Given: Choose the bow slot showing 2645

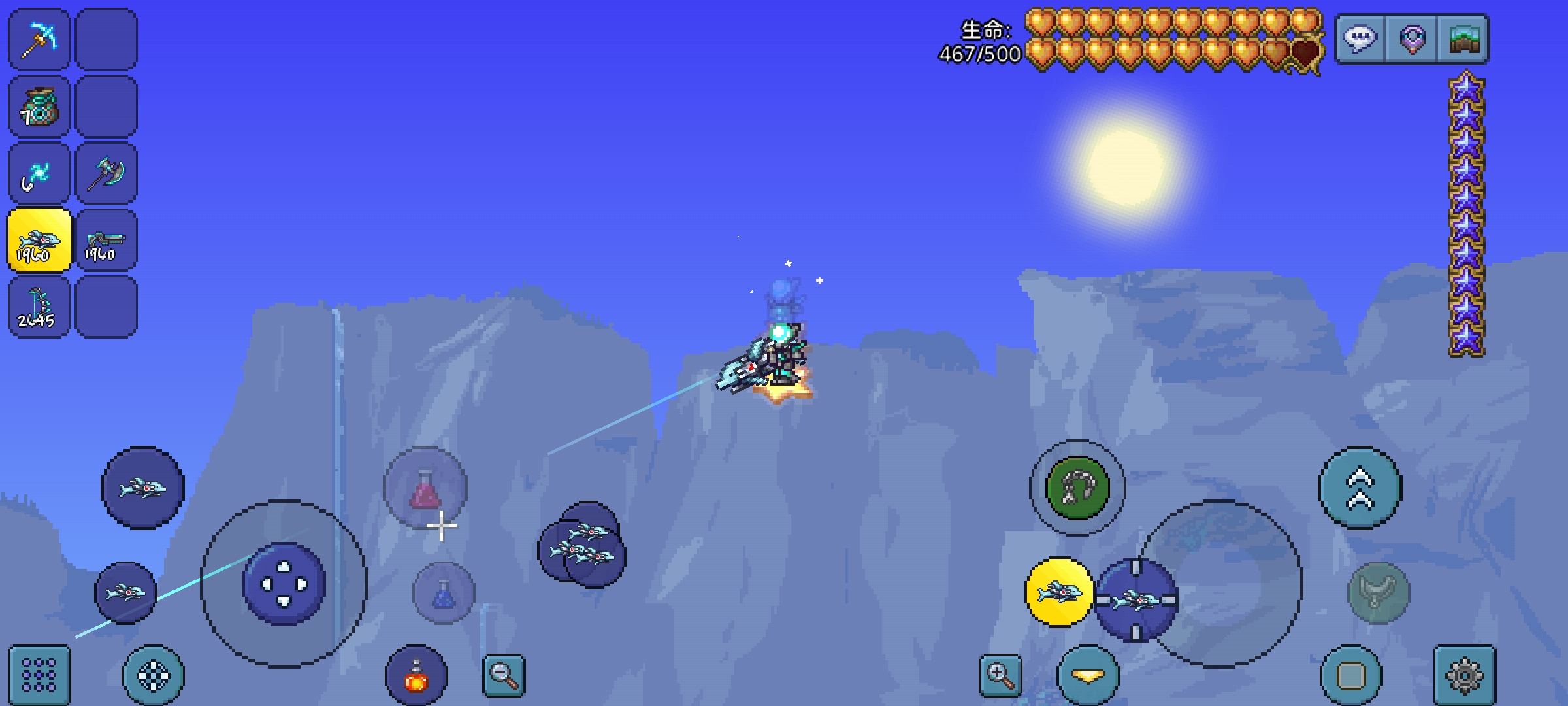Looking at the screenshot, I should [39, 307].
